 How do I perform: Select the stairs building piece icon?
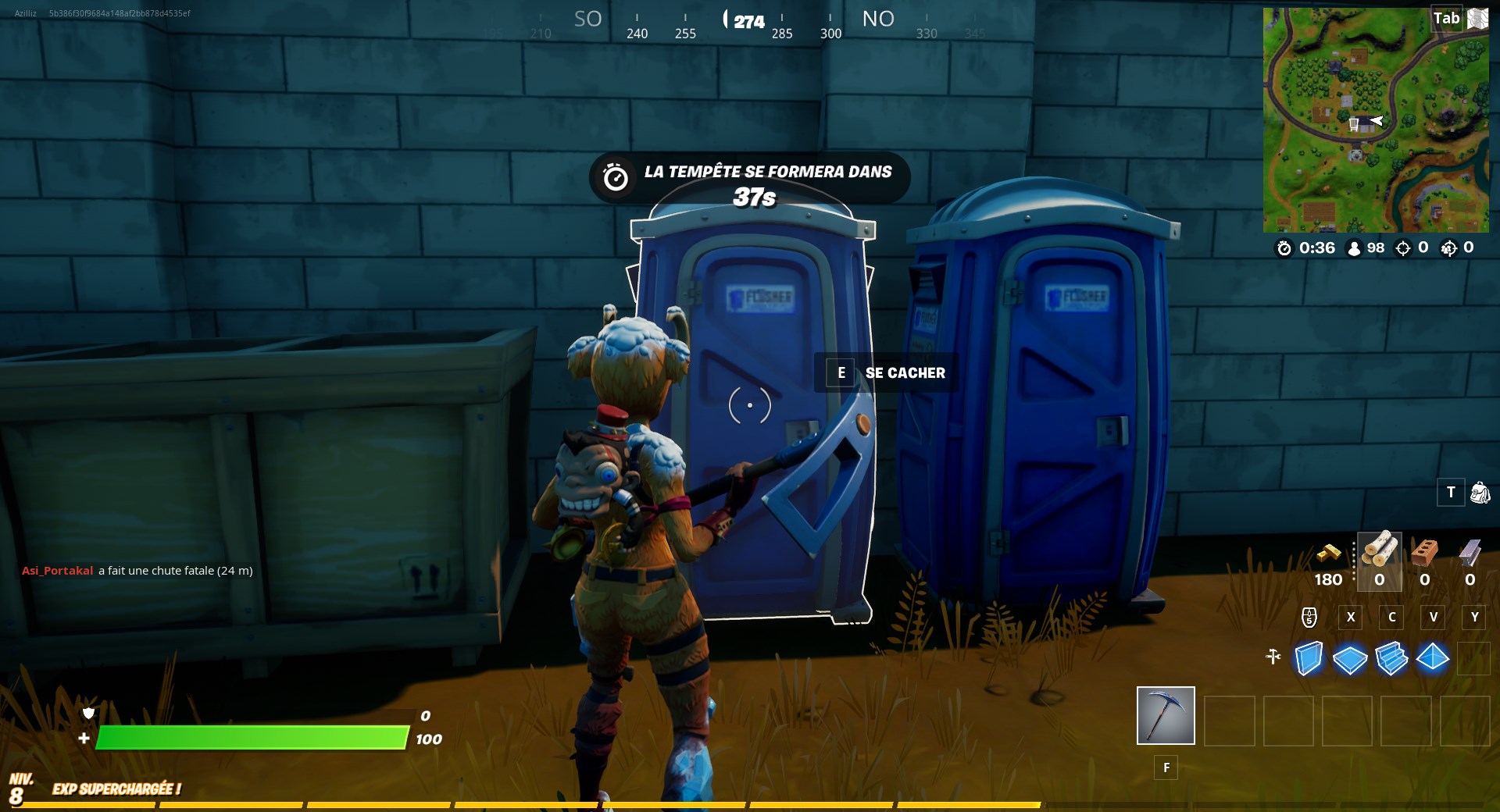[x=1392, y=660]
